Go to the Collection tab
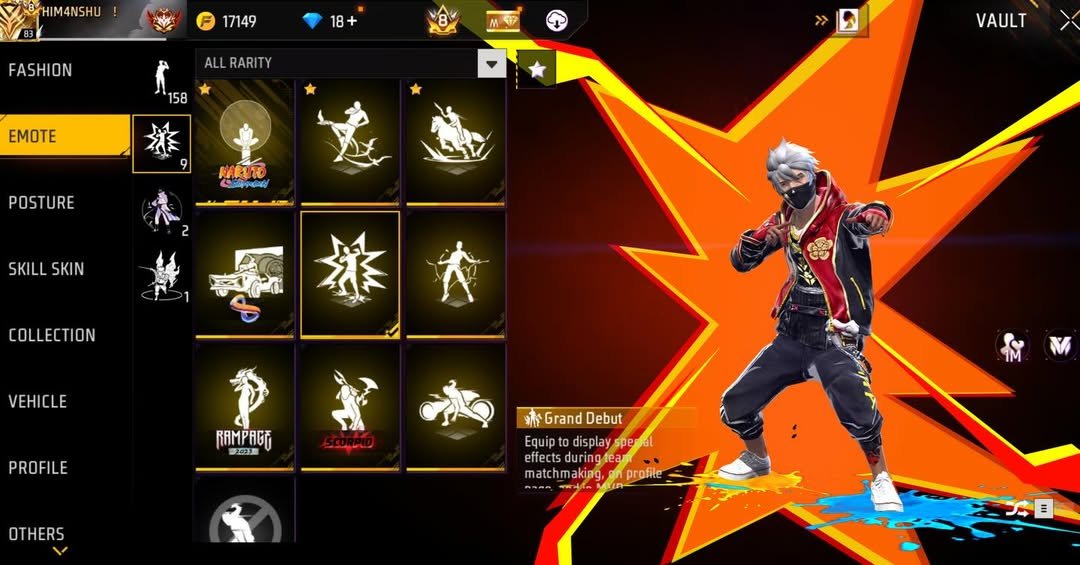The image size is (1080, 565). tap(52, 336)
